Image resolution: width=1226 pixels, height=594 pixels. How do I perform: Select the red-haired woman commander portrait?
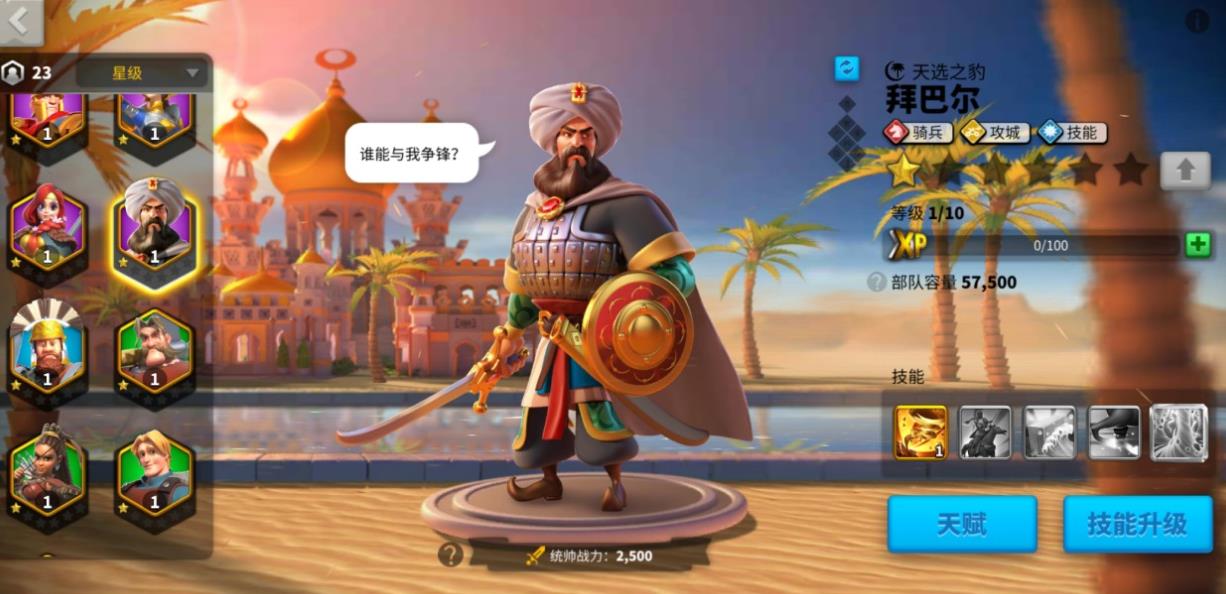pos(48,228)
